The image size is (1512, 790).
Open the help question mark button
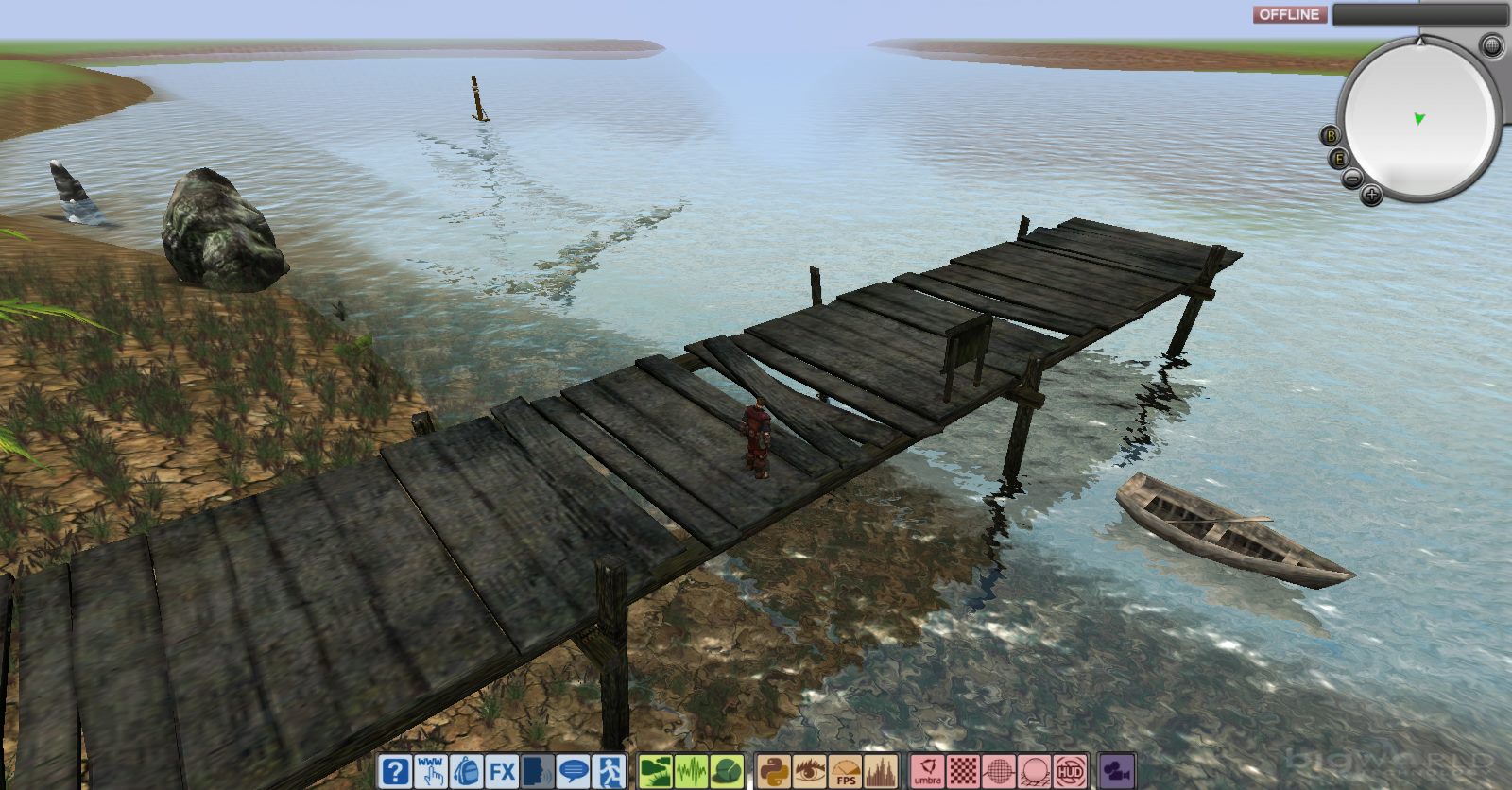(x=395, y=771)
